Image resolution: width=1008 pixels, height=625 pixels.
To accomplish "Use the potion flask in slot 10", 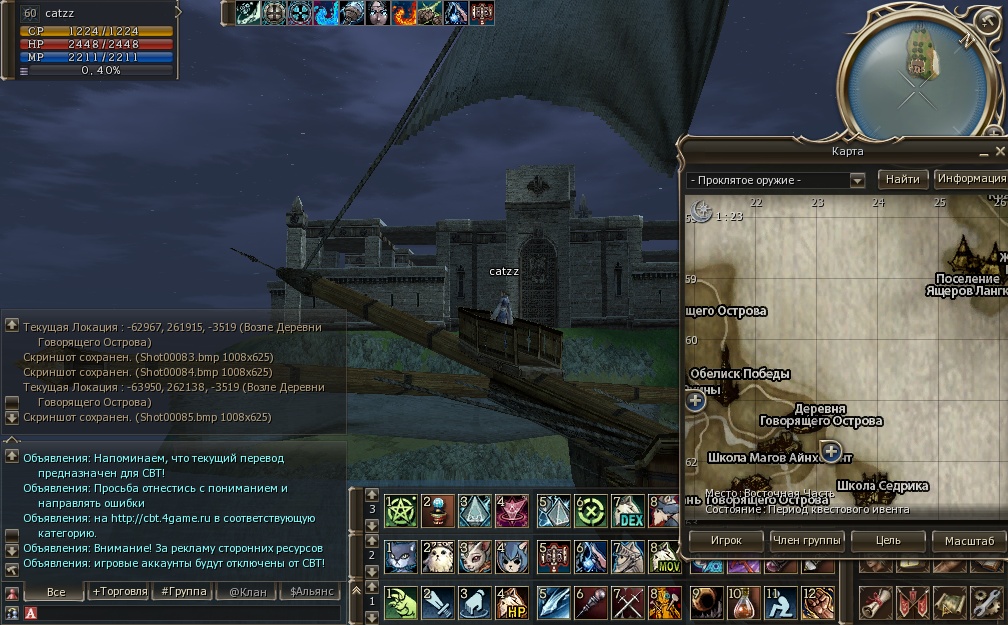I will click(744, 602).
